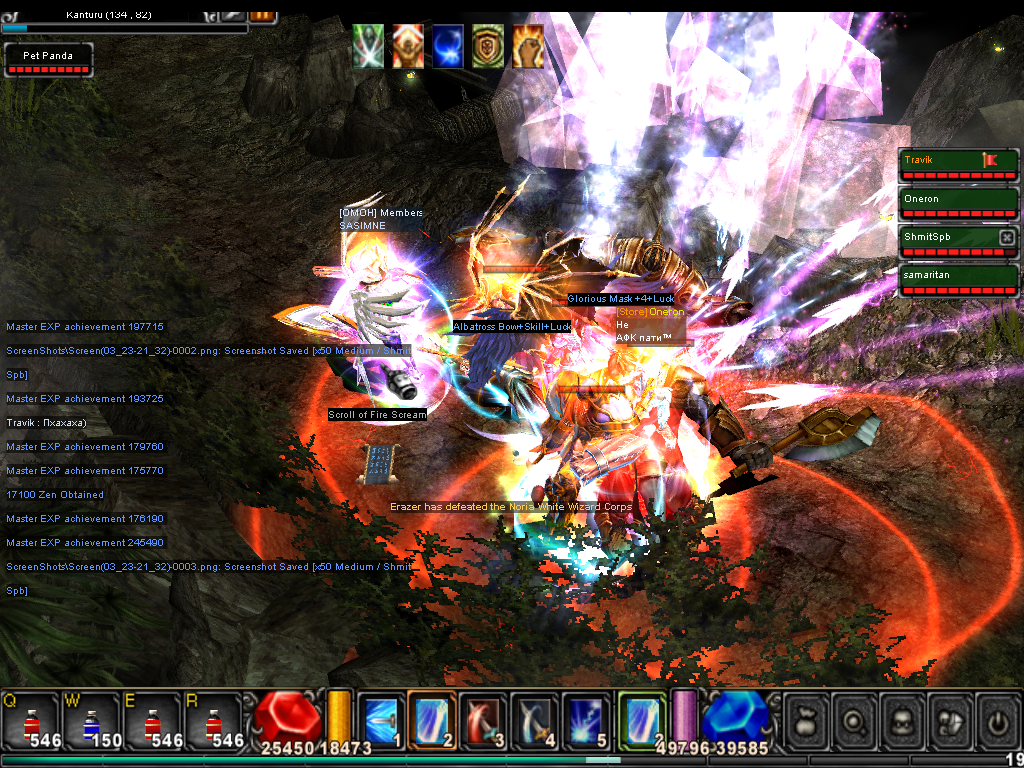
Task: Click the magnifying glass menu button
Action: (855, 720)
